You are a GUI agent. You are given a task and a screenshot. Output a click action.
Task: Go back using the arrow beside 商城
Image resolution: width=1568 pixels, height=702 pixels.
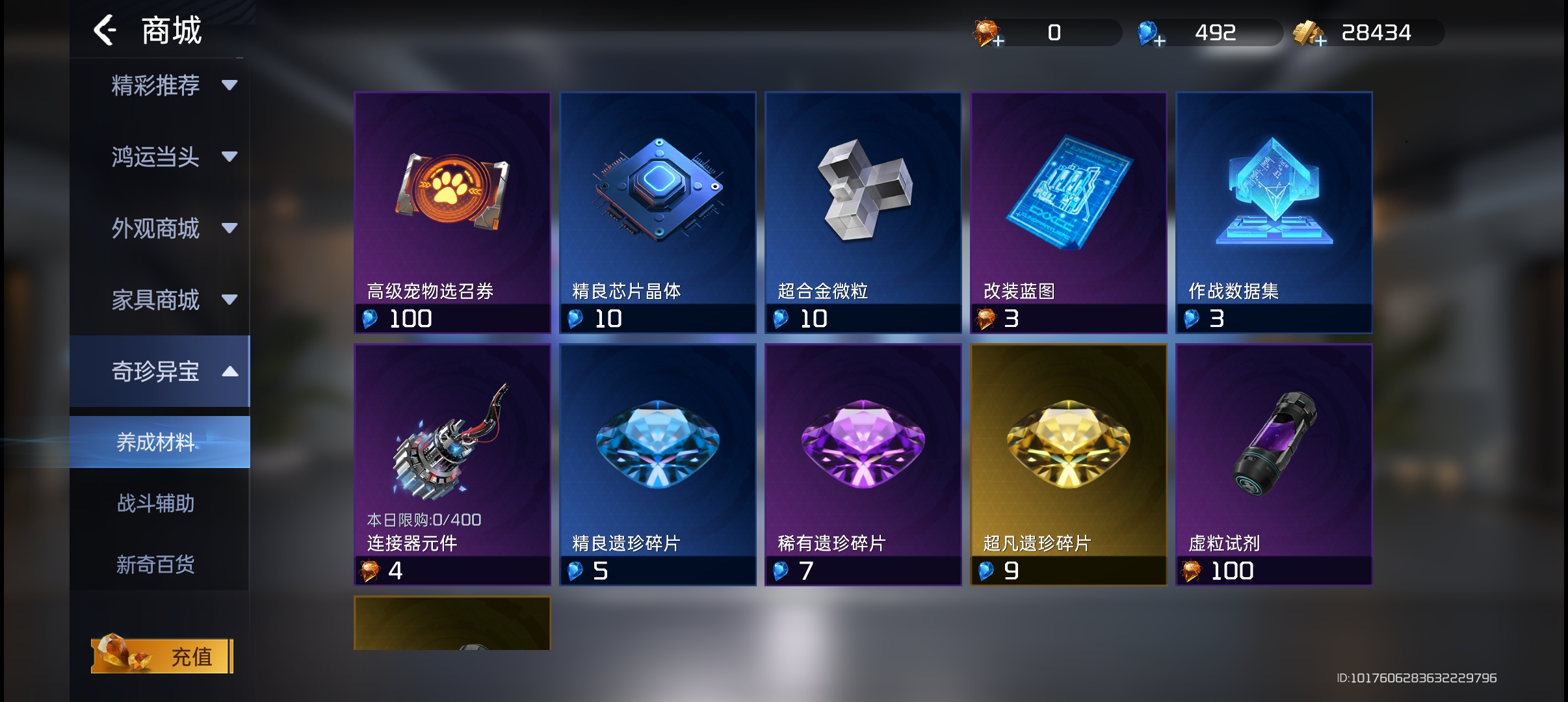[x=105, y=31]
